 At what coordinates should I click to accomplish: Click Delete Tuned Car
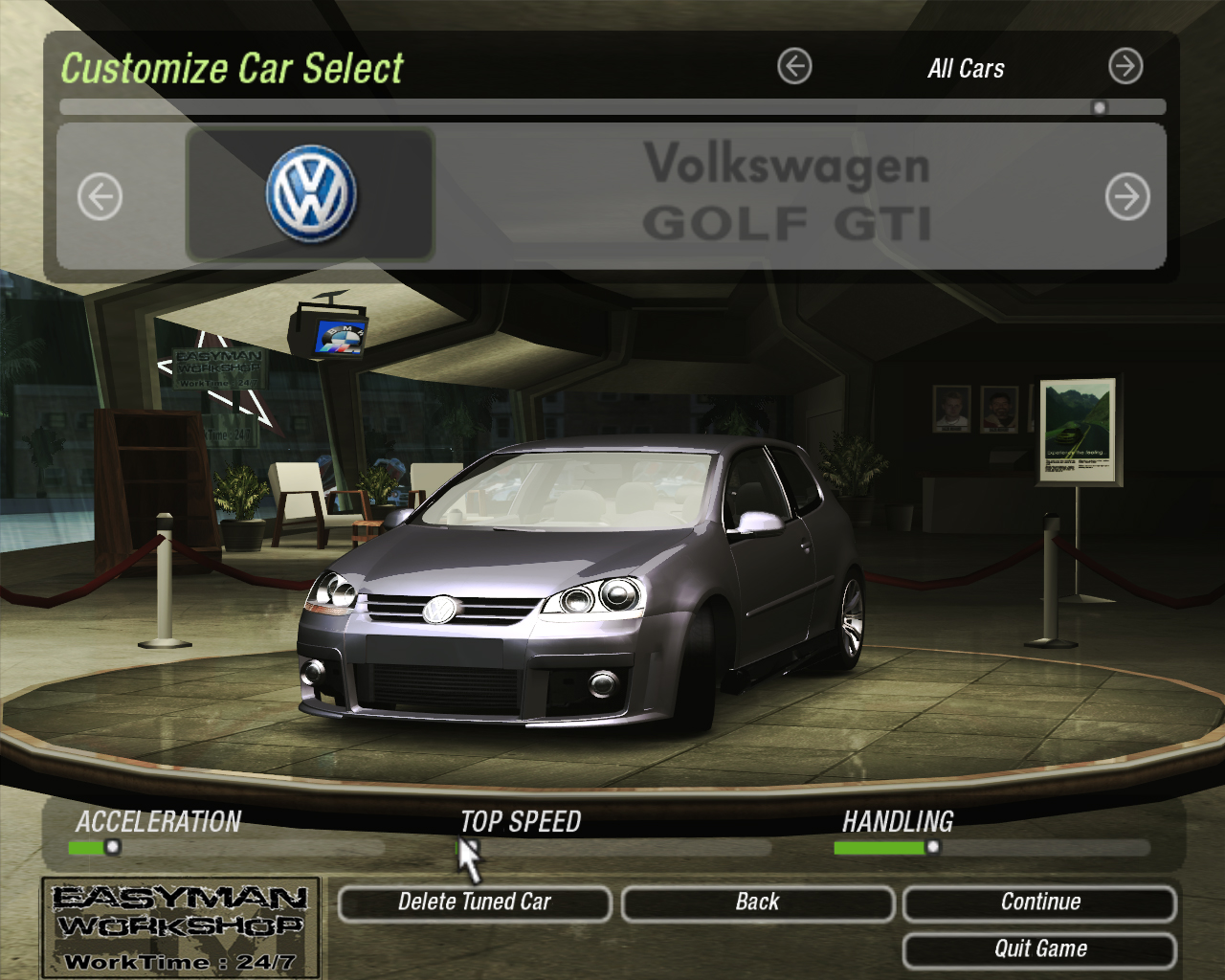pyautogui.click(x=476, y=902)
